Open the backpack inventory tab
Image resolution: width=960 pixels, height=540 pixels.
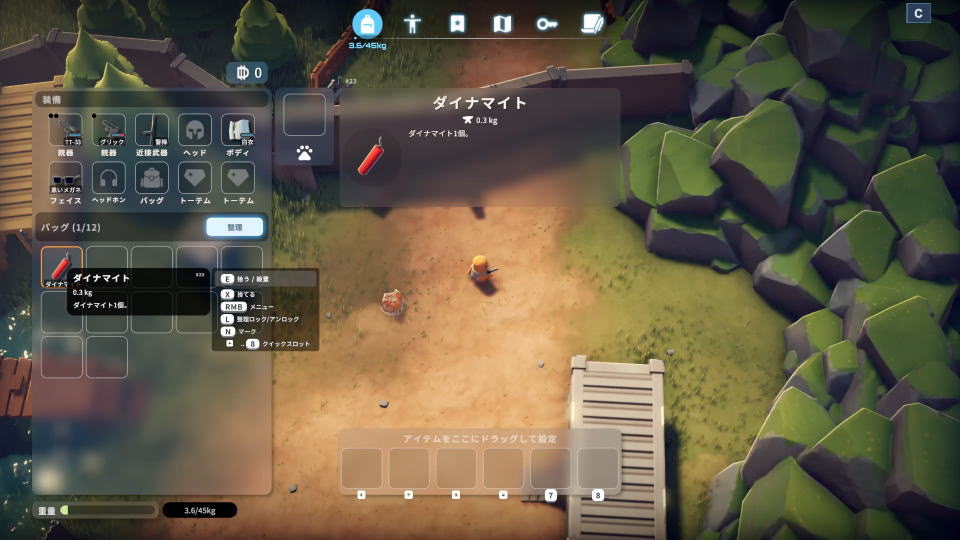367,24
